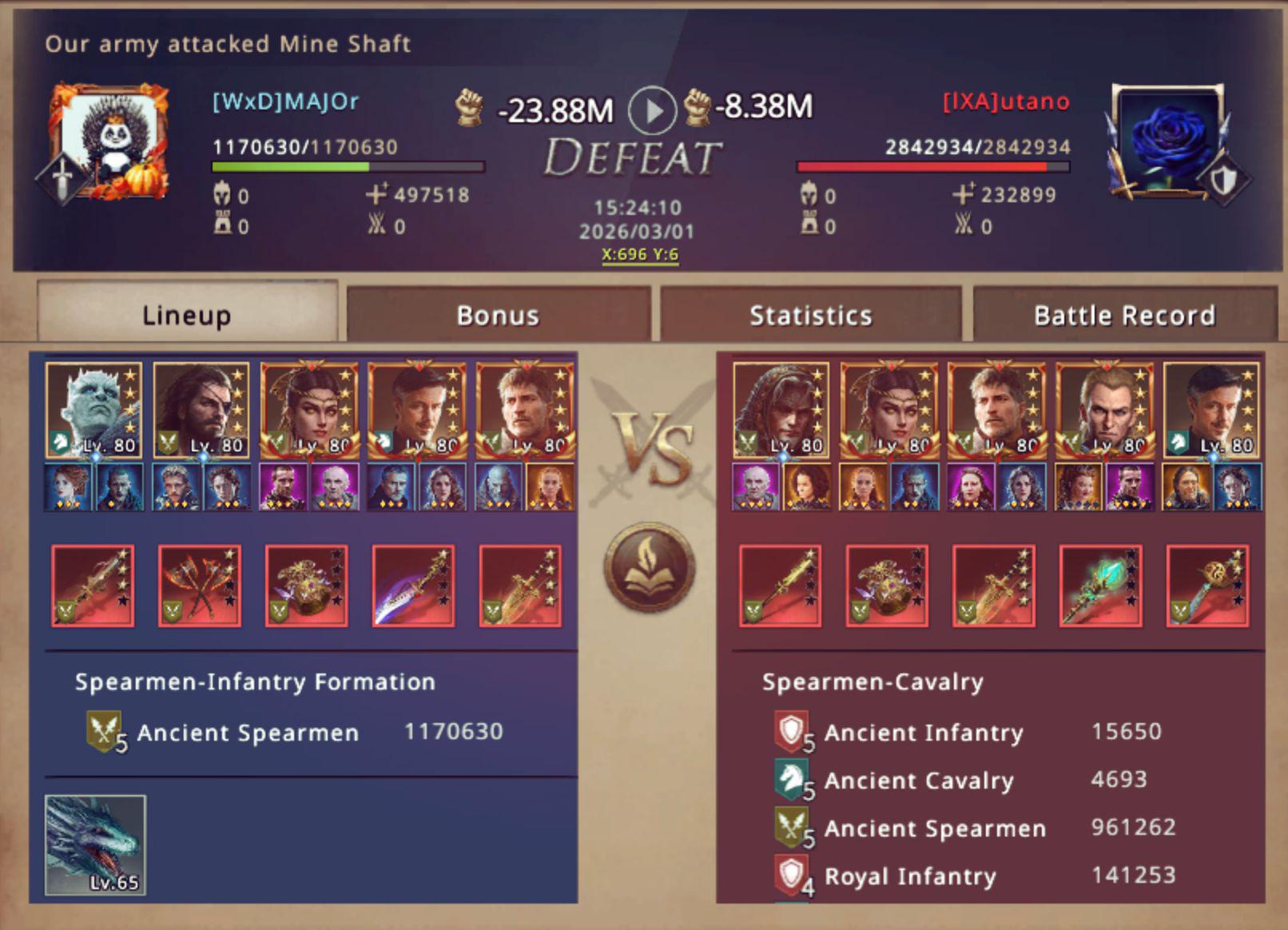Inspect the purple curved blade weapon slot

point(413,586)
